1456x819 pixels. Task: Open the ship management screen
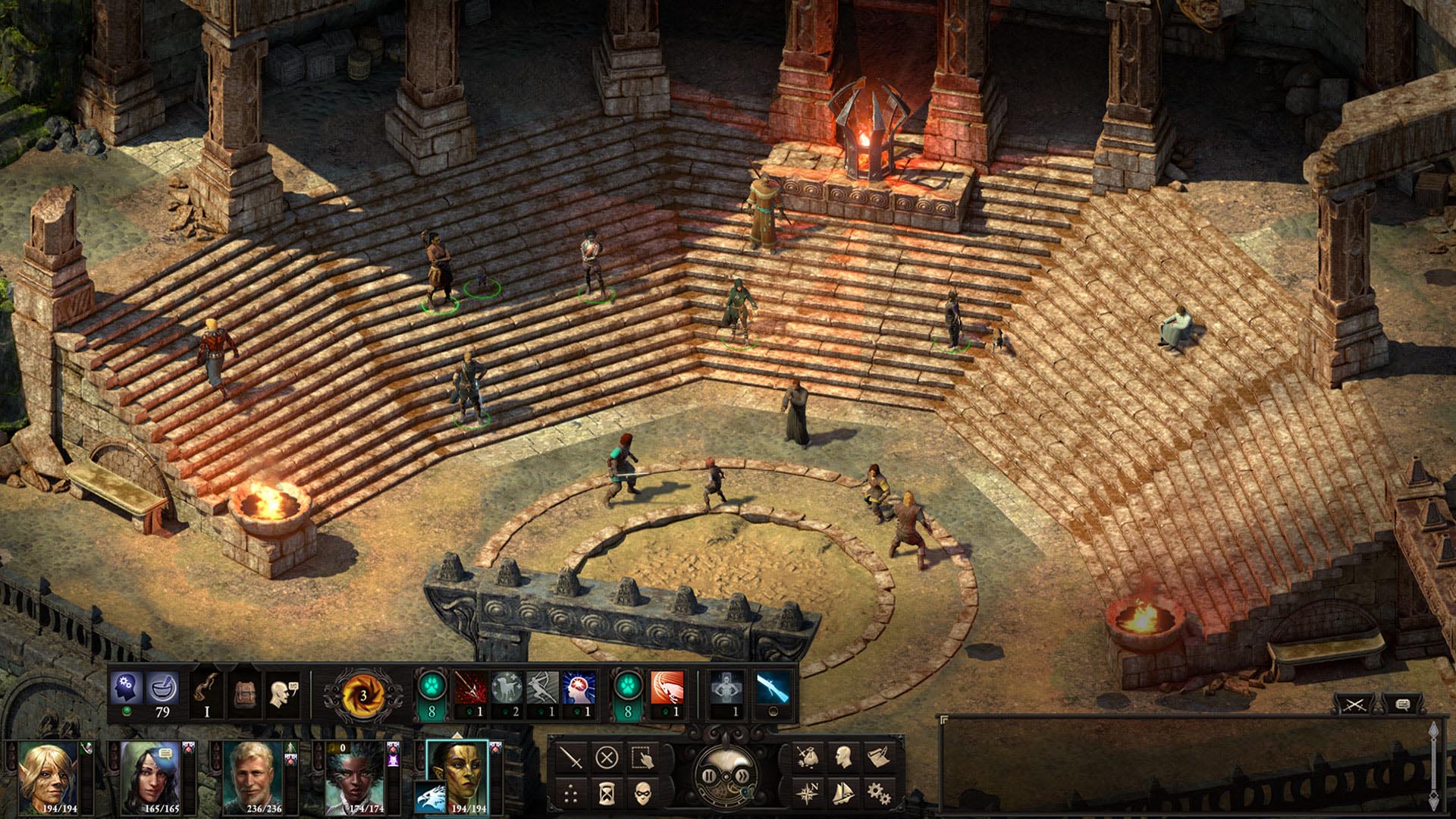tap(843, 794)
